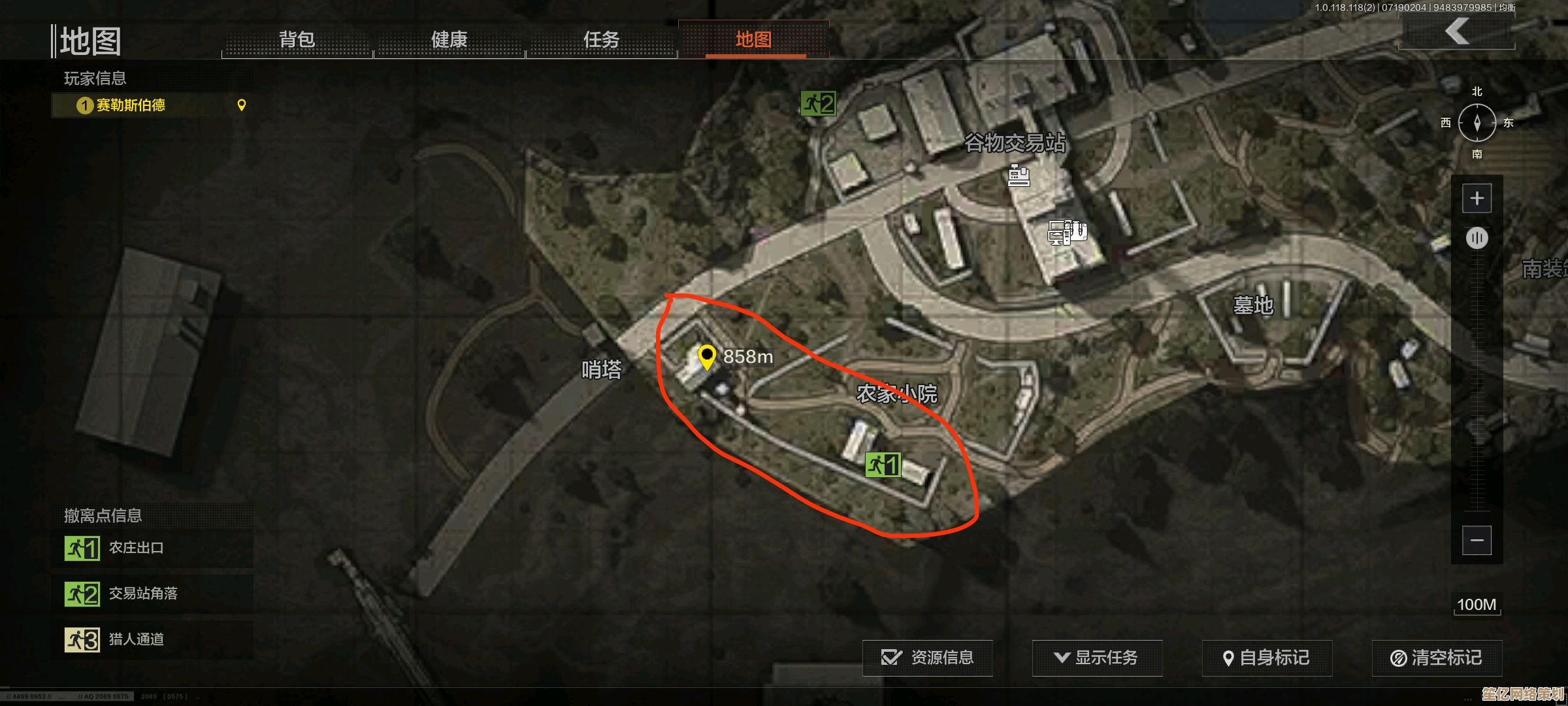The height and width of the screenshot is (706, 1568).
Task: Close map with the back arrow button
Action: coord(1457,31)
